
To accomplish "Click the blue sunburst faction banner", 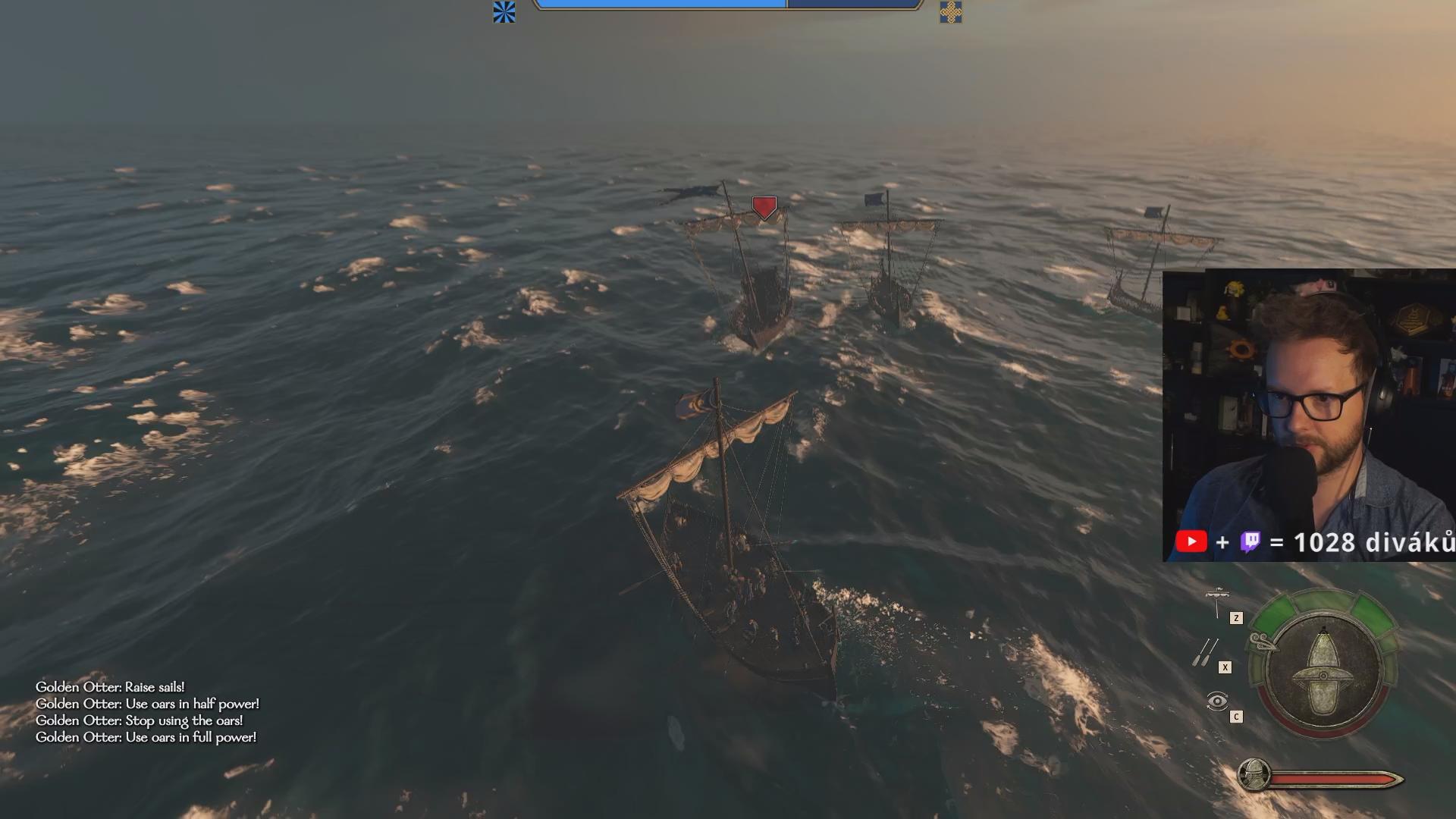I will [504, 12].
